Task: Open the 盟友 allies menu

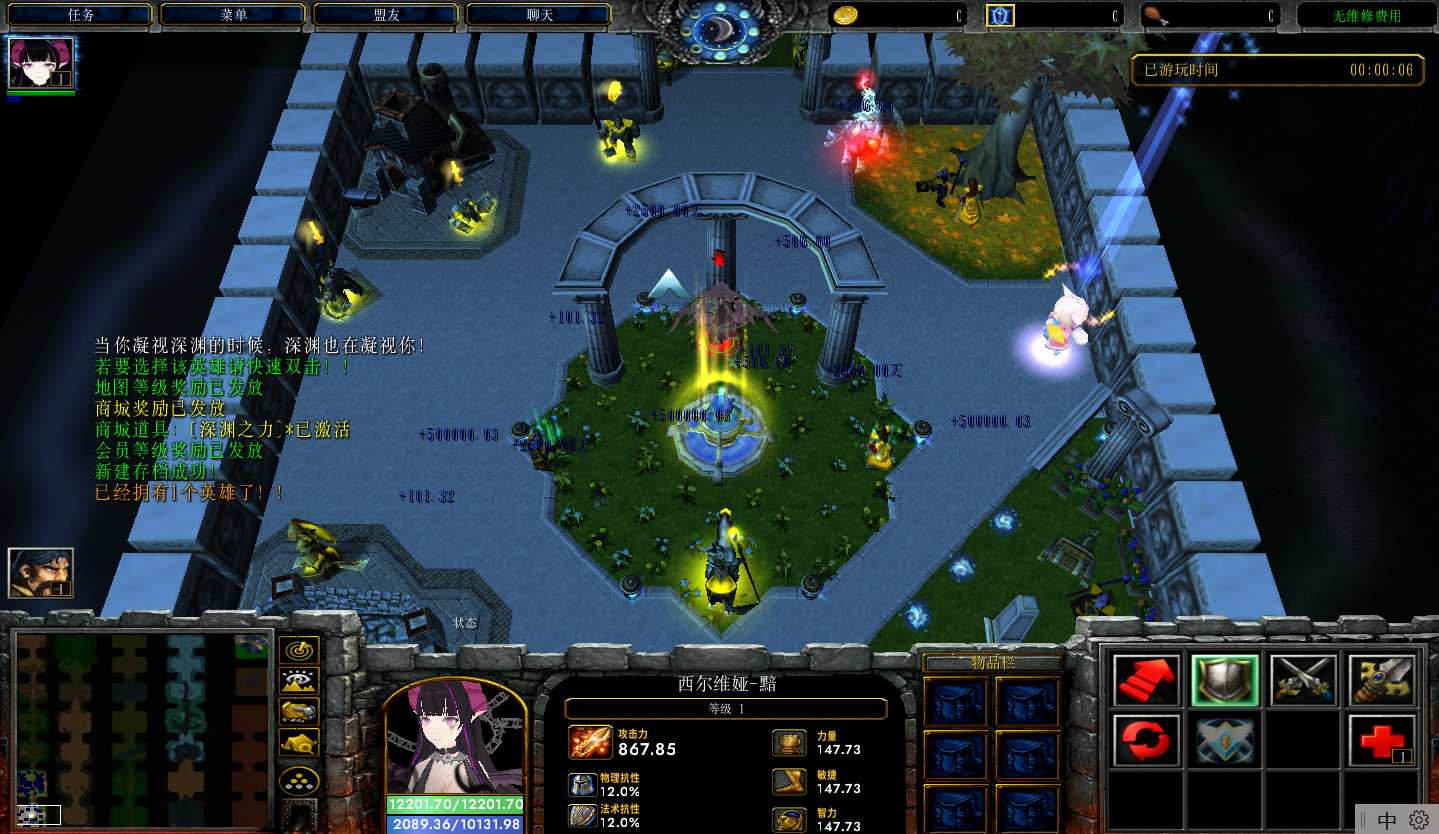Action: [x=387, y=15]
